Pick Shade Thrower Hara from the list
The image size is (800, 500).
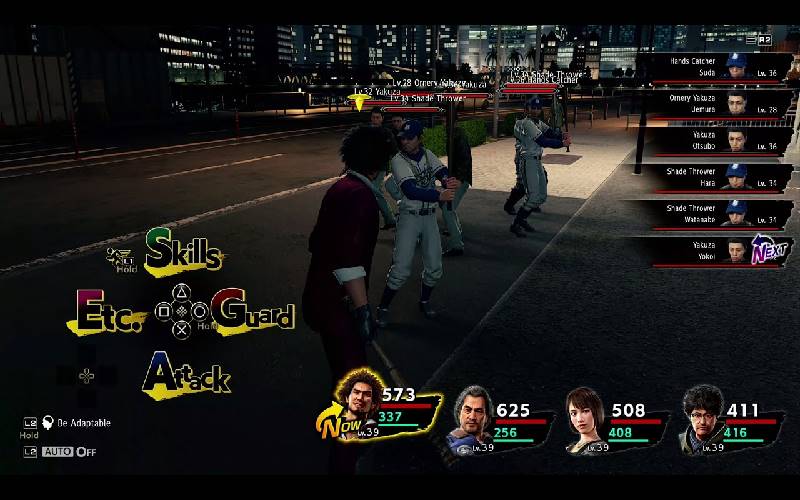[x=712, y=177]
